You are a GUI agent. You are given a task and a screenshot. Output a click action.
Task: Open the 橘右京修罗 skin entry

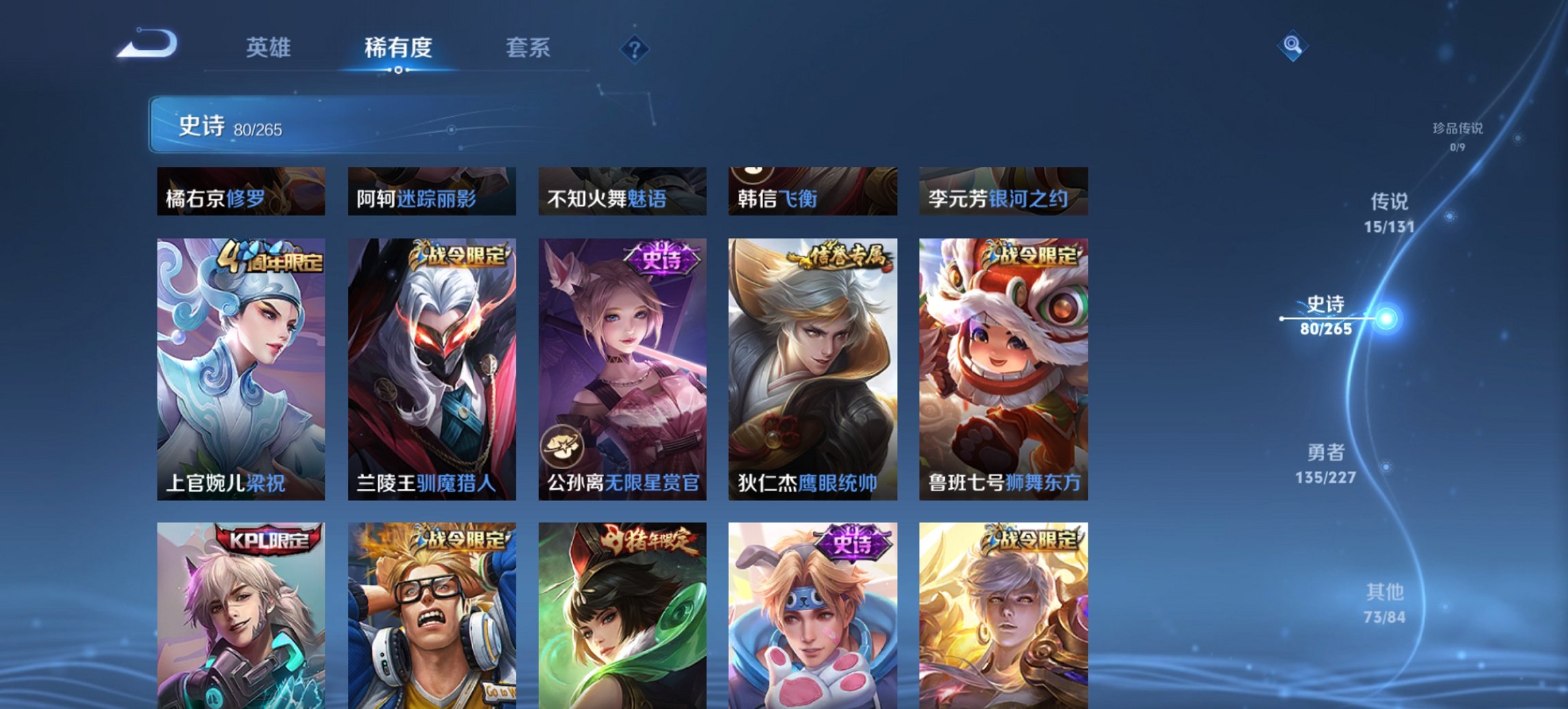click(x=240, y=191)
